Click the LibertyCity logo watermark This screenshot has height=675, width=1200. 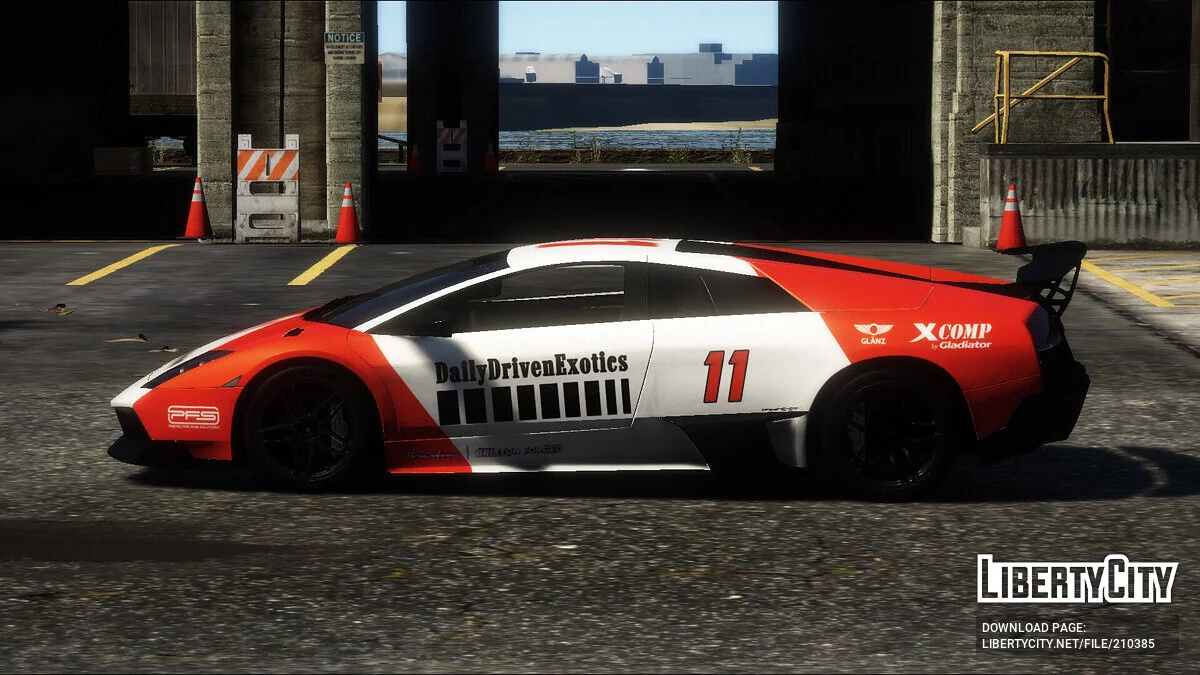click(1077, 579)
